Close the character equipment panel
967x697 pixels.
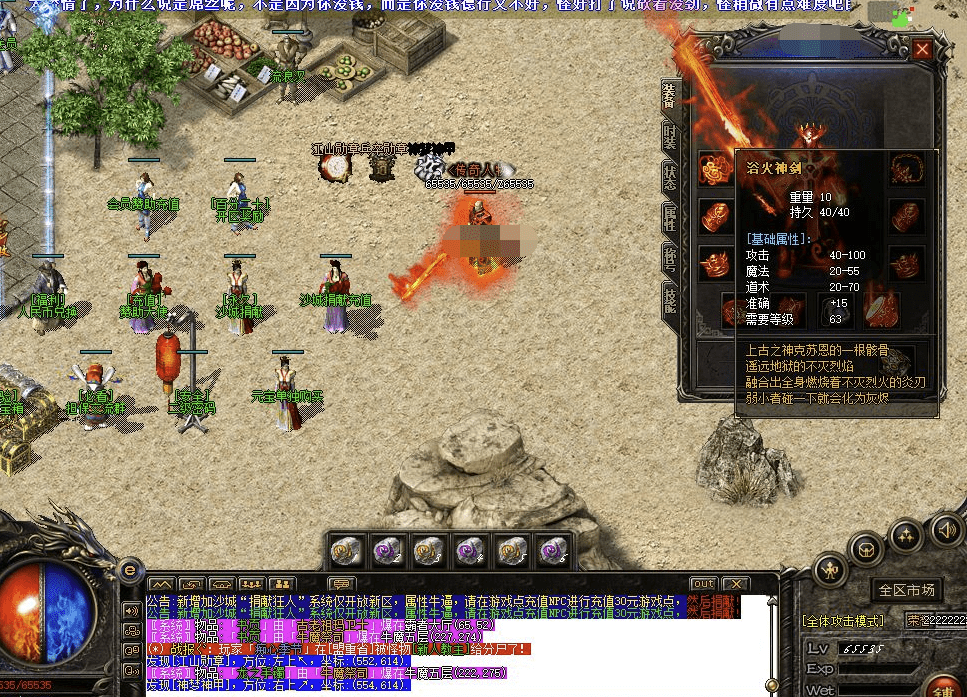922,48
